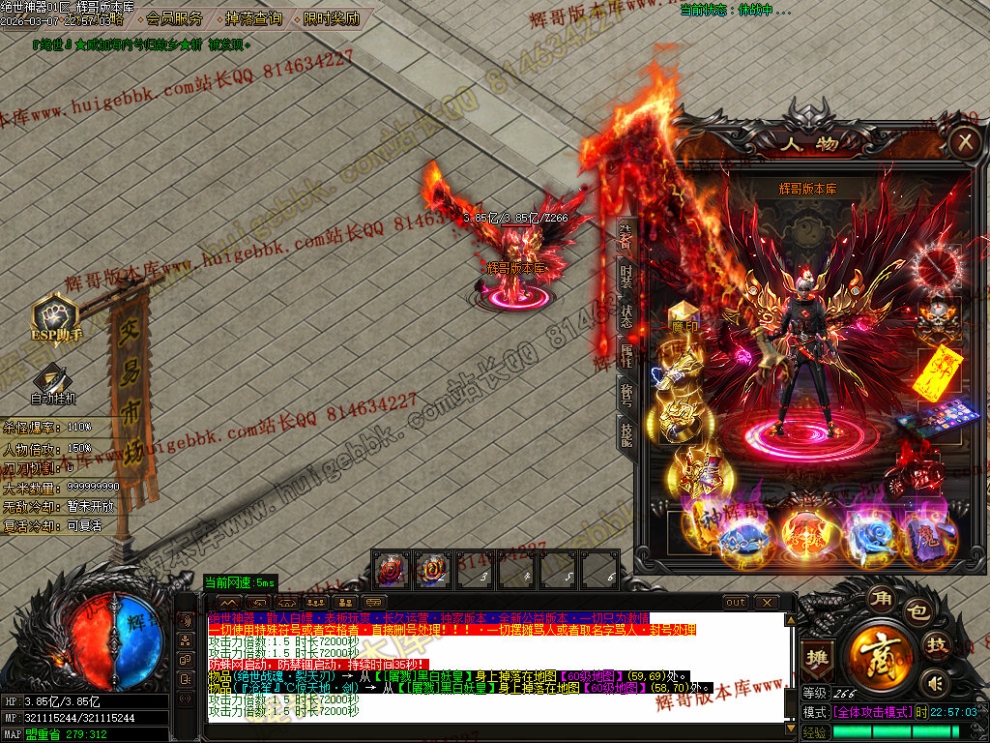The width and height of the screenshot is (990, 743).
Task: Click the 摊 stall button
Action: [816, 656]
